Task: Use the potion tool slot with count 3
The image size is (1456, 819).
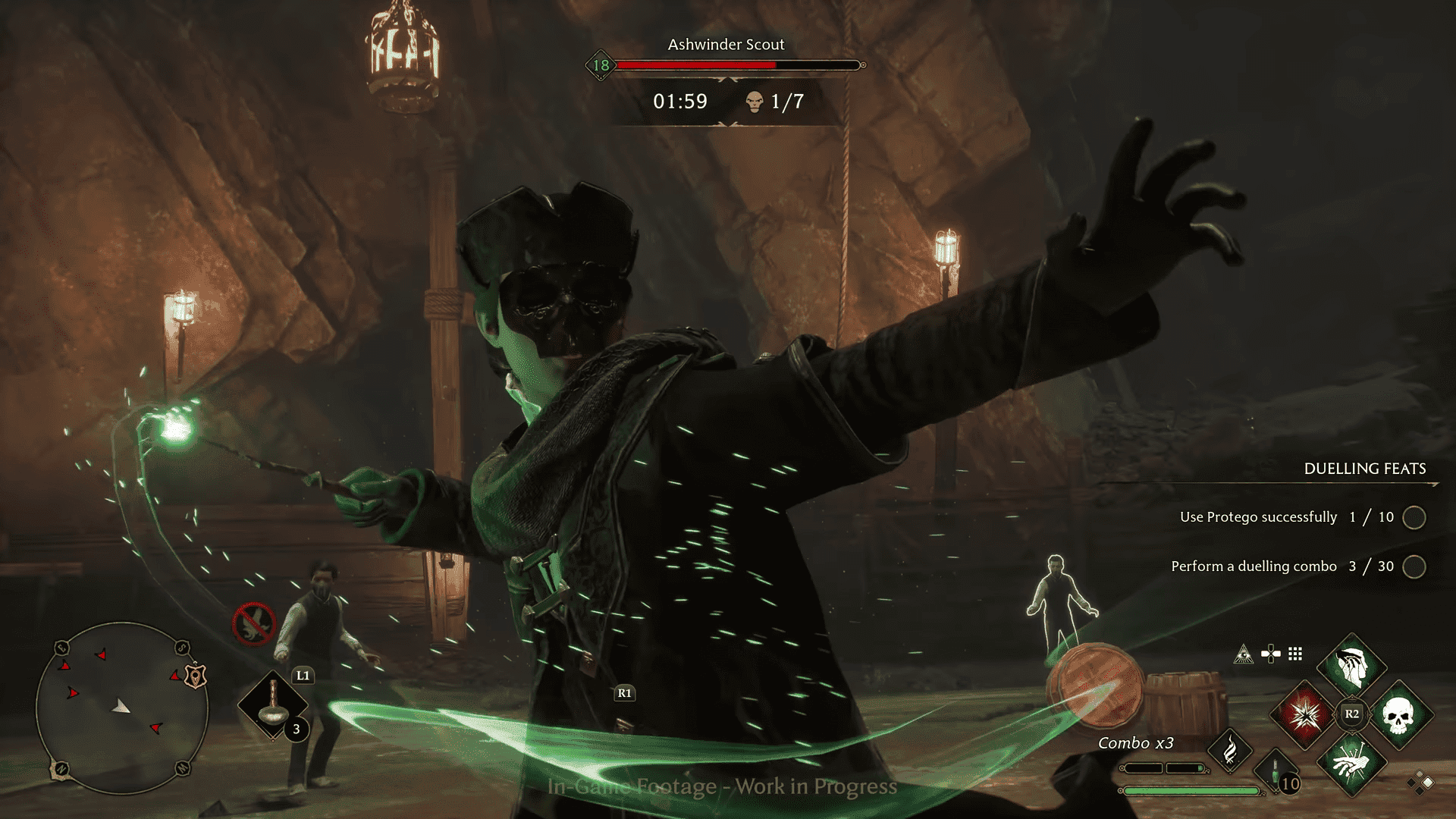Action: coord(273,705)
